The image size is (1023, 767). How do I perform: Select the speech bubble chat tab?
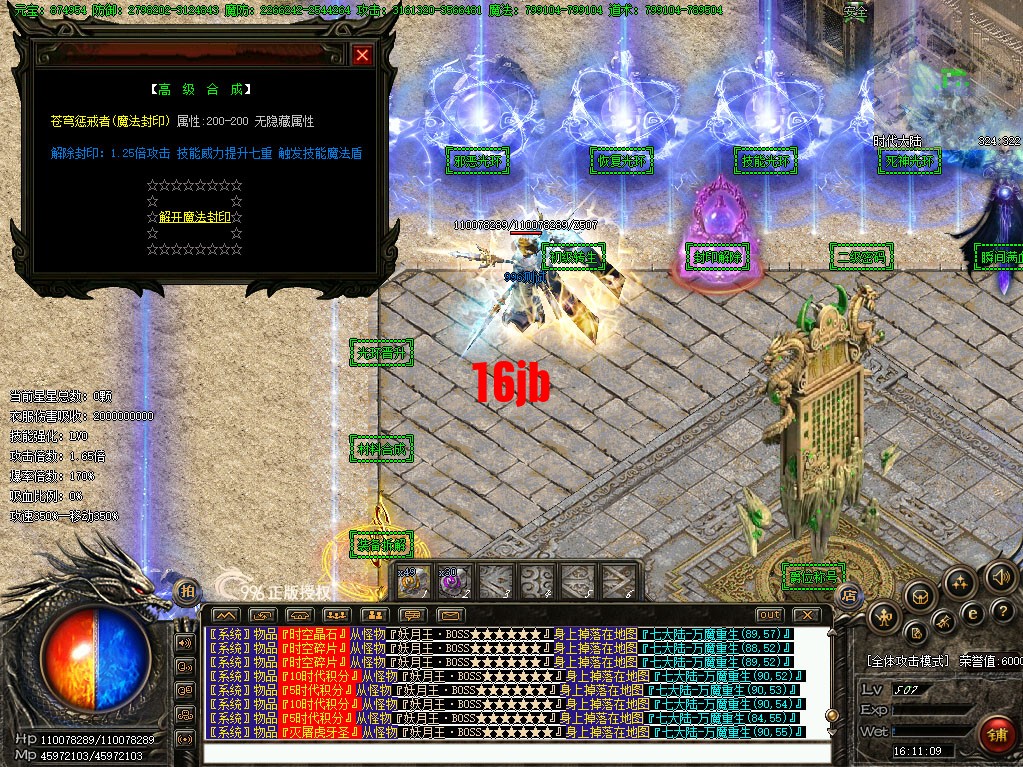[x=412, y=614]
